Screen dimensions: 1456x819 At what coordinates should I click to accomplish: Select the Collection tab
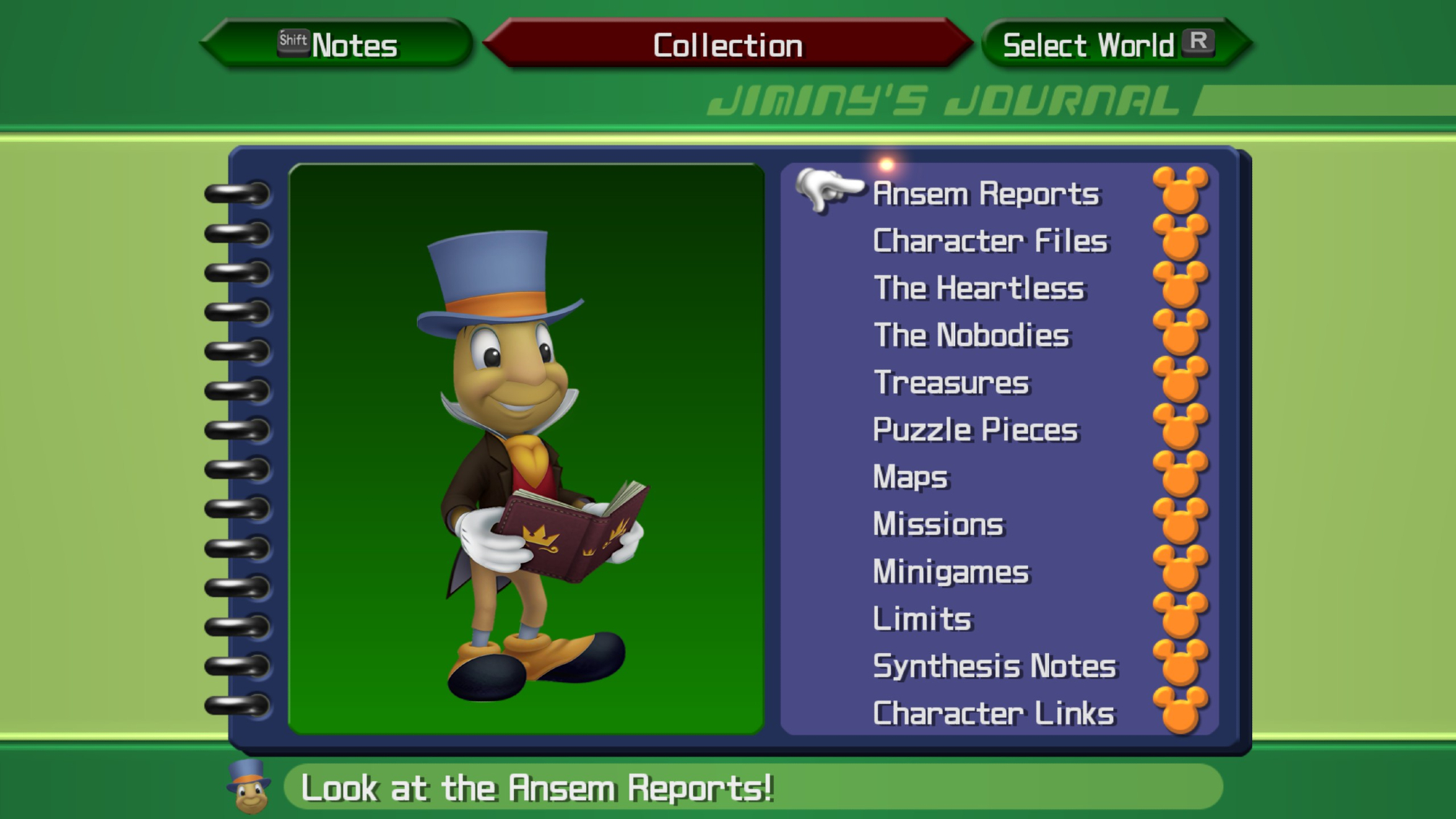point(727,45)
